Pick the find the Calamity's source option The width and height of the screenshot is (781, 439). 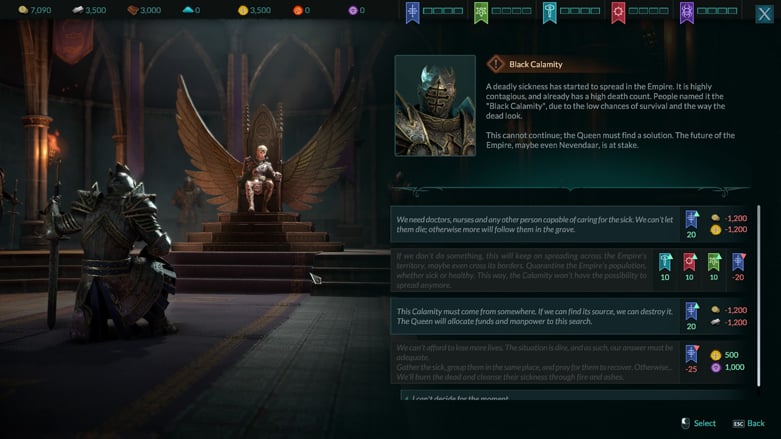(533, 316)
